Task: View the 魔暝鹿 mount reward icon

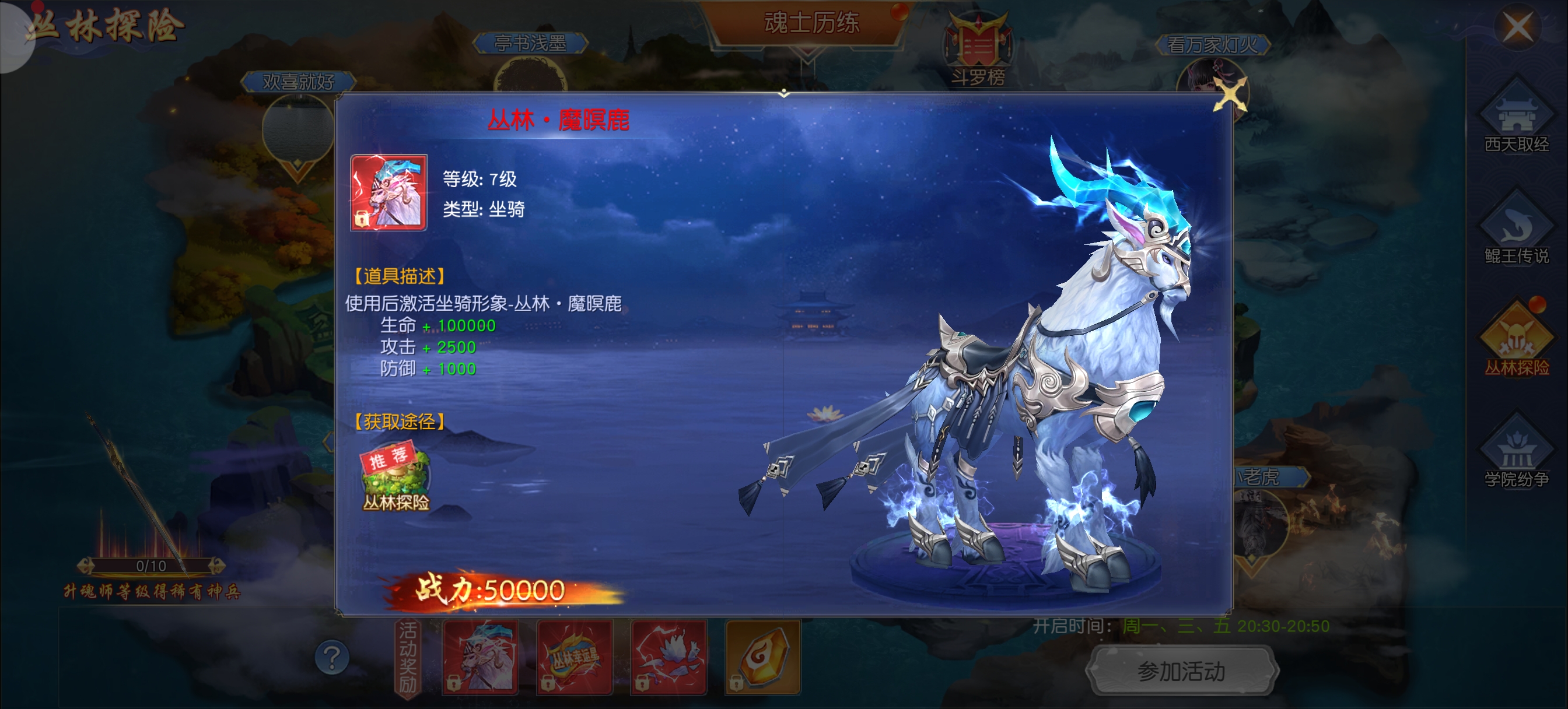Action: tap(481, 657)
